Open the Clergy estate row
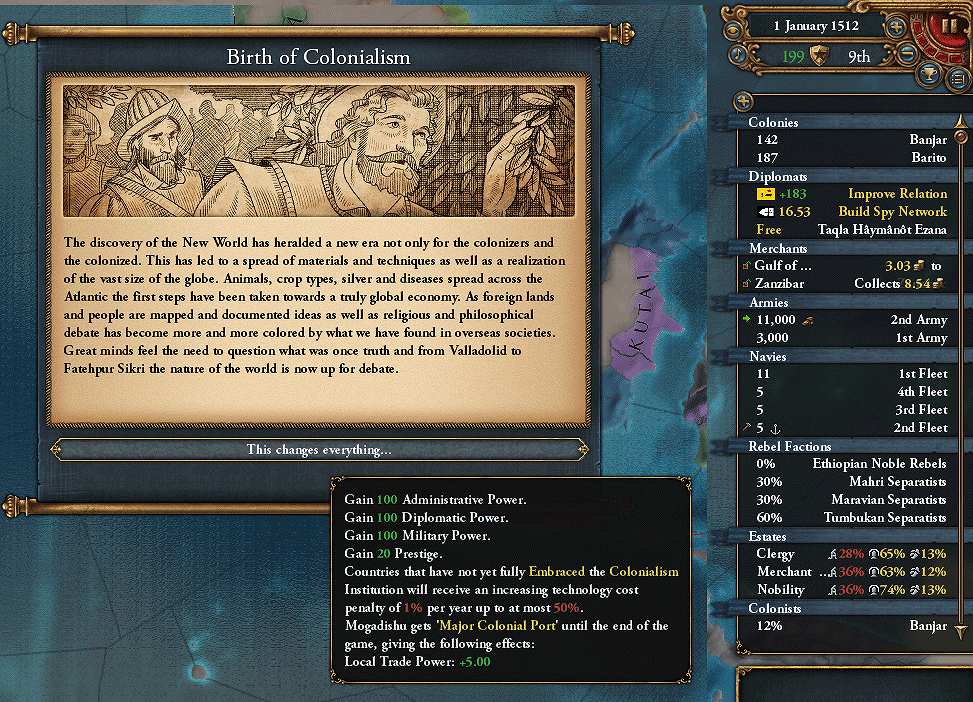The height and width of the screenshot is (702, 973). [850, 554]
